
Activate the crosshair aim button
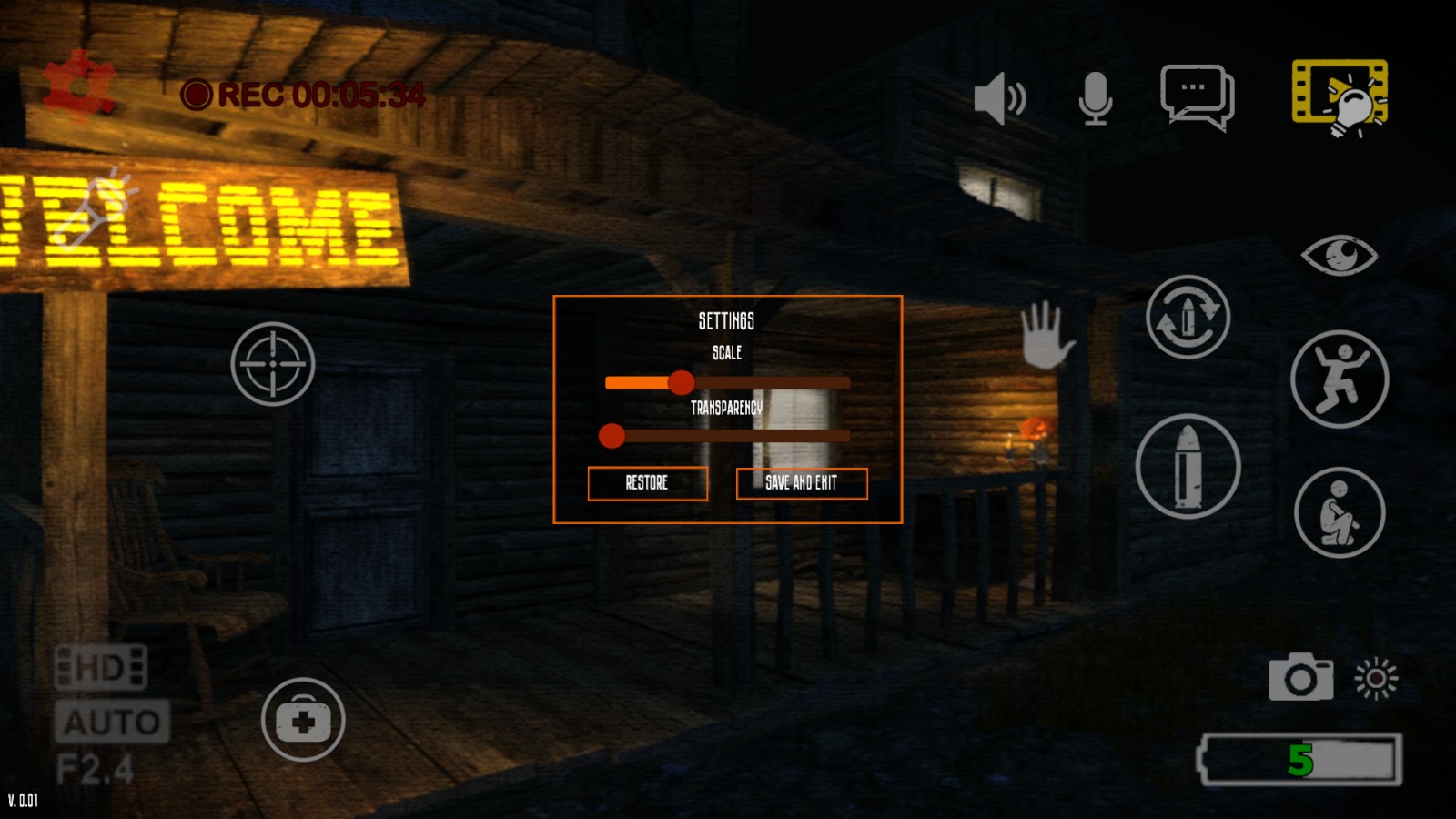click(273, 364)
